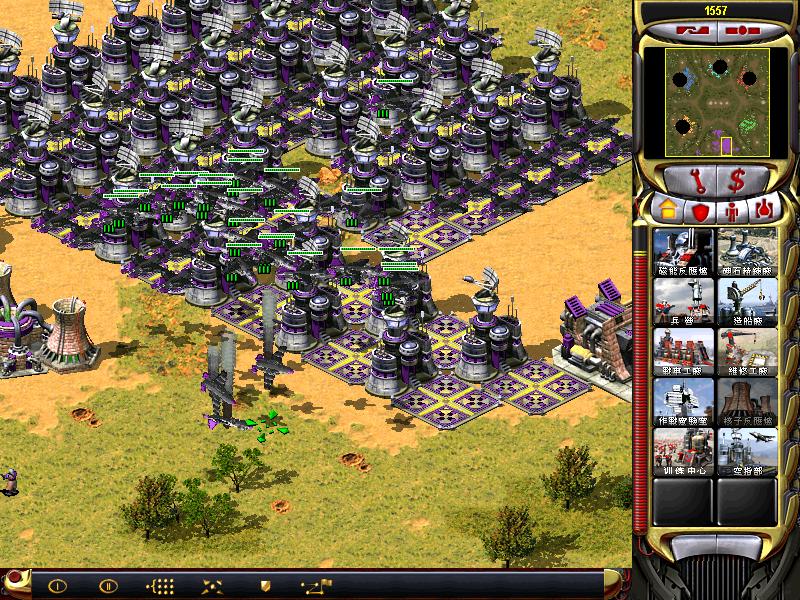Select team one button on command bar
This screenshot has width=800, height=600.
click(57, 585)
